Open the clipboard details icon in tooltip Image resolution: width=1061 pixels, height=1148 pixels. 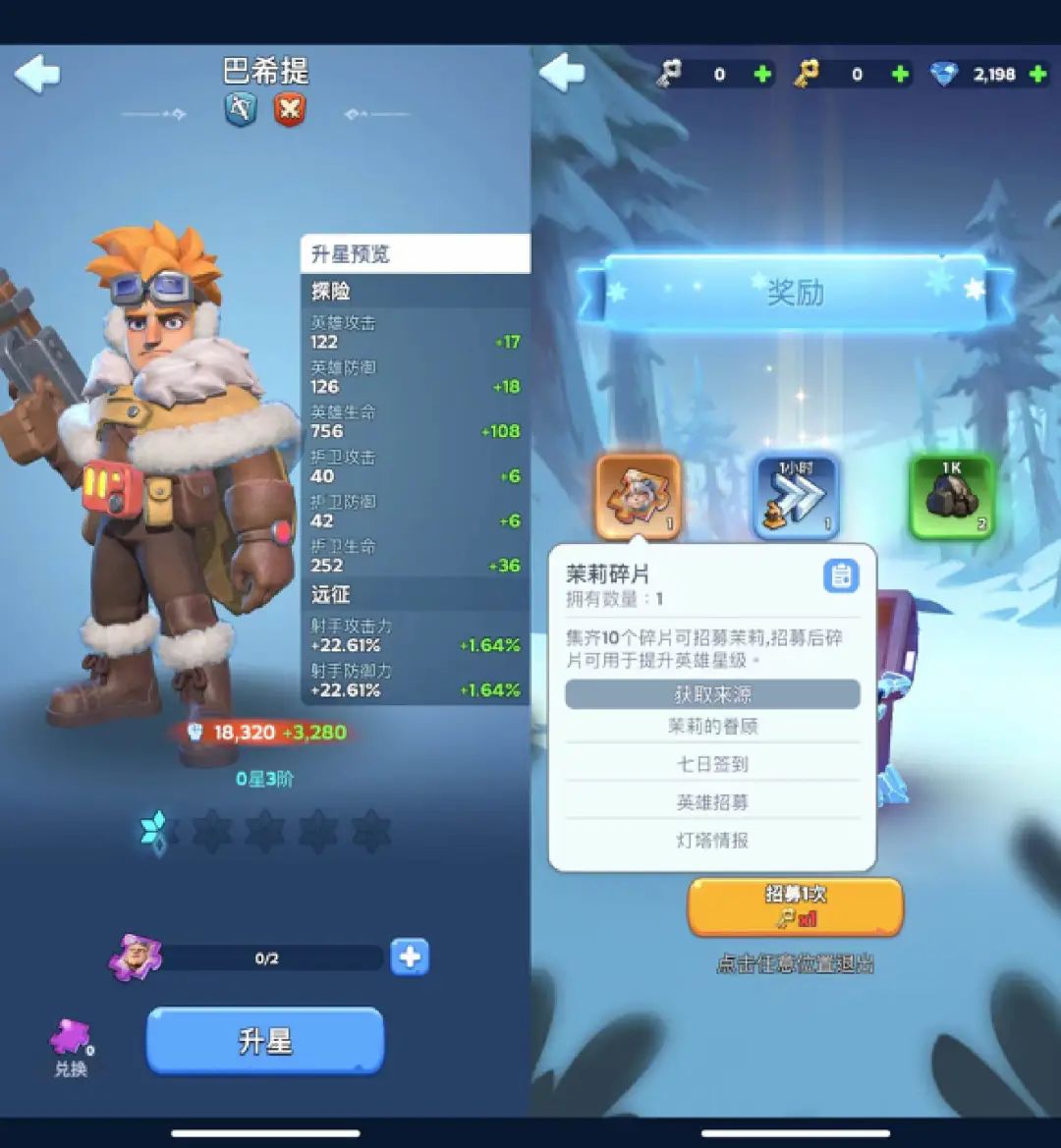(x=840, y=576)
